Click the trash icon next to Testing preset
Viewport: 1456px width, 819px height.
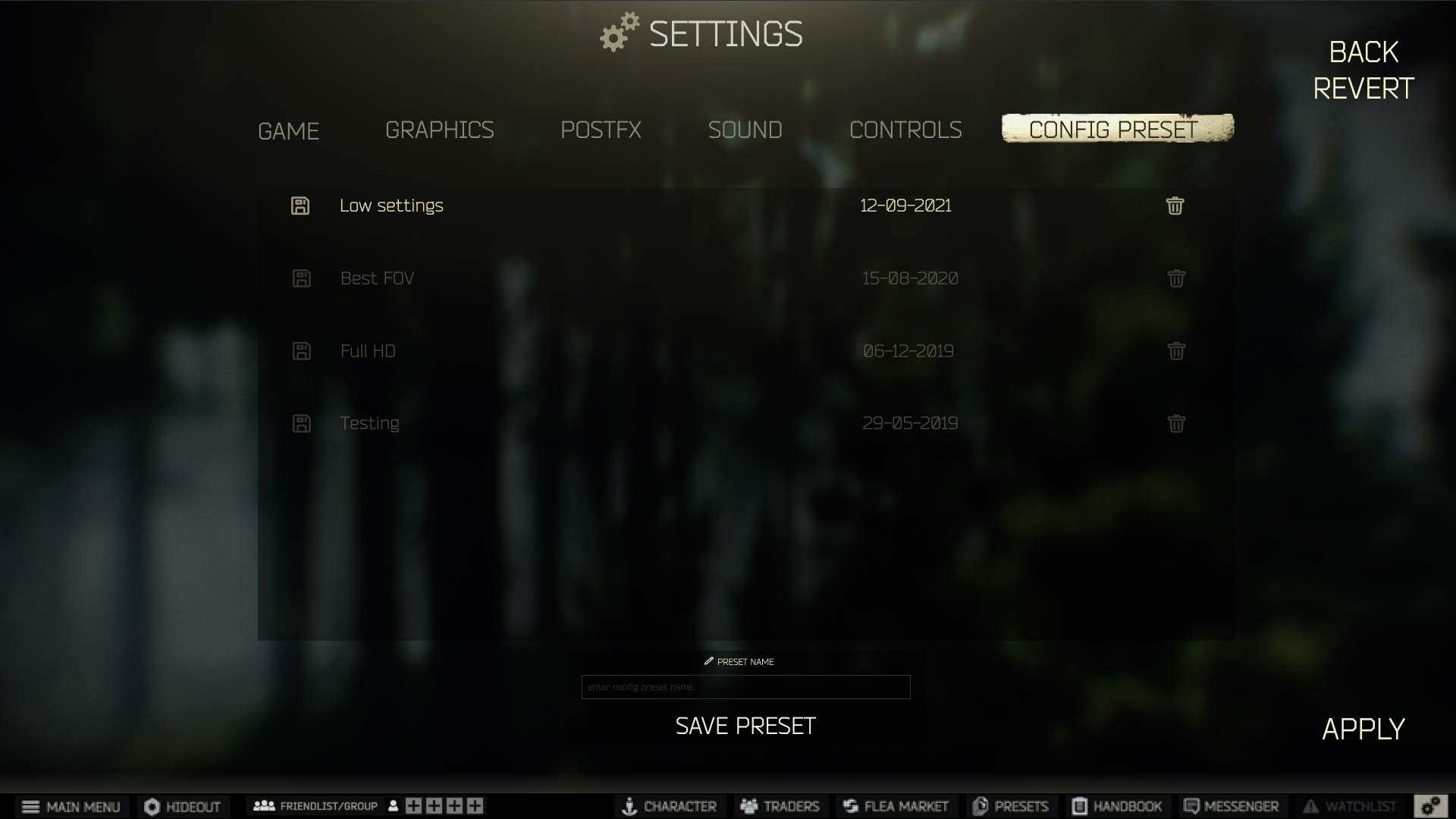click(1175, 423)
